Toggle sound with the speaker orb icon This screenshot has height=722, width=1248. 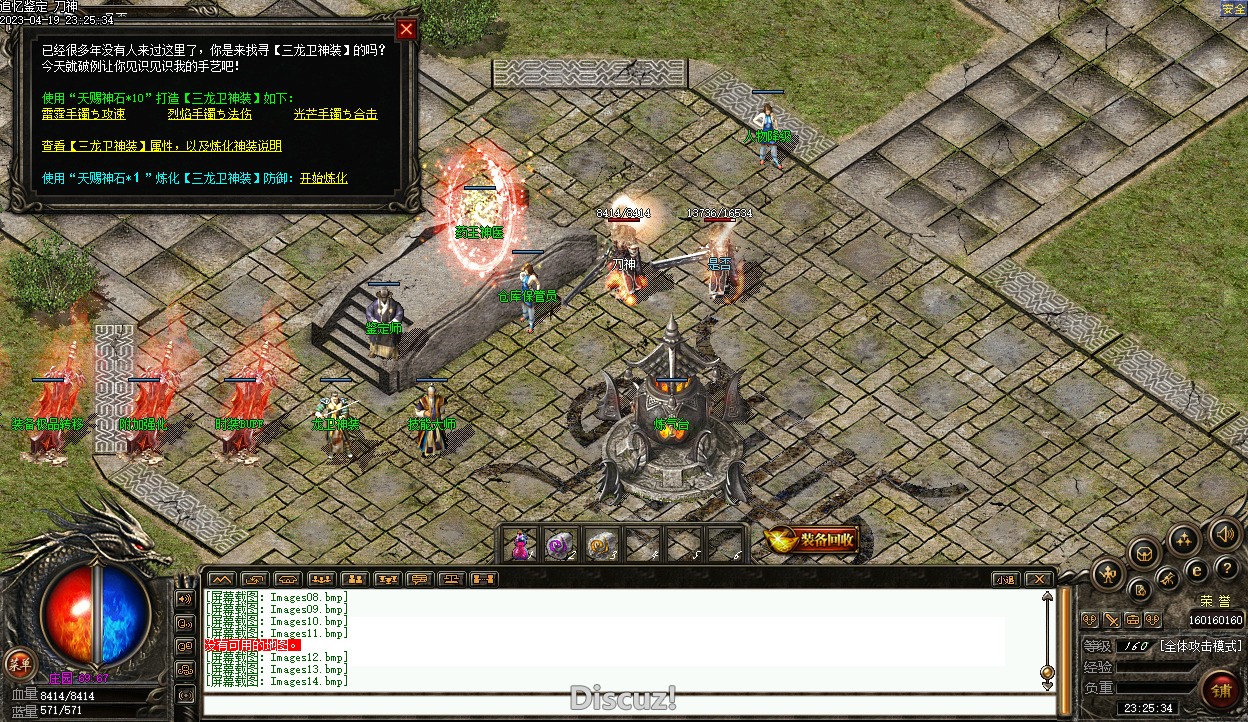pyautogui.click(x=1224, y=534)
